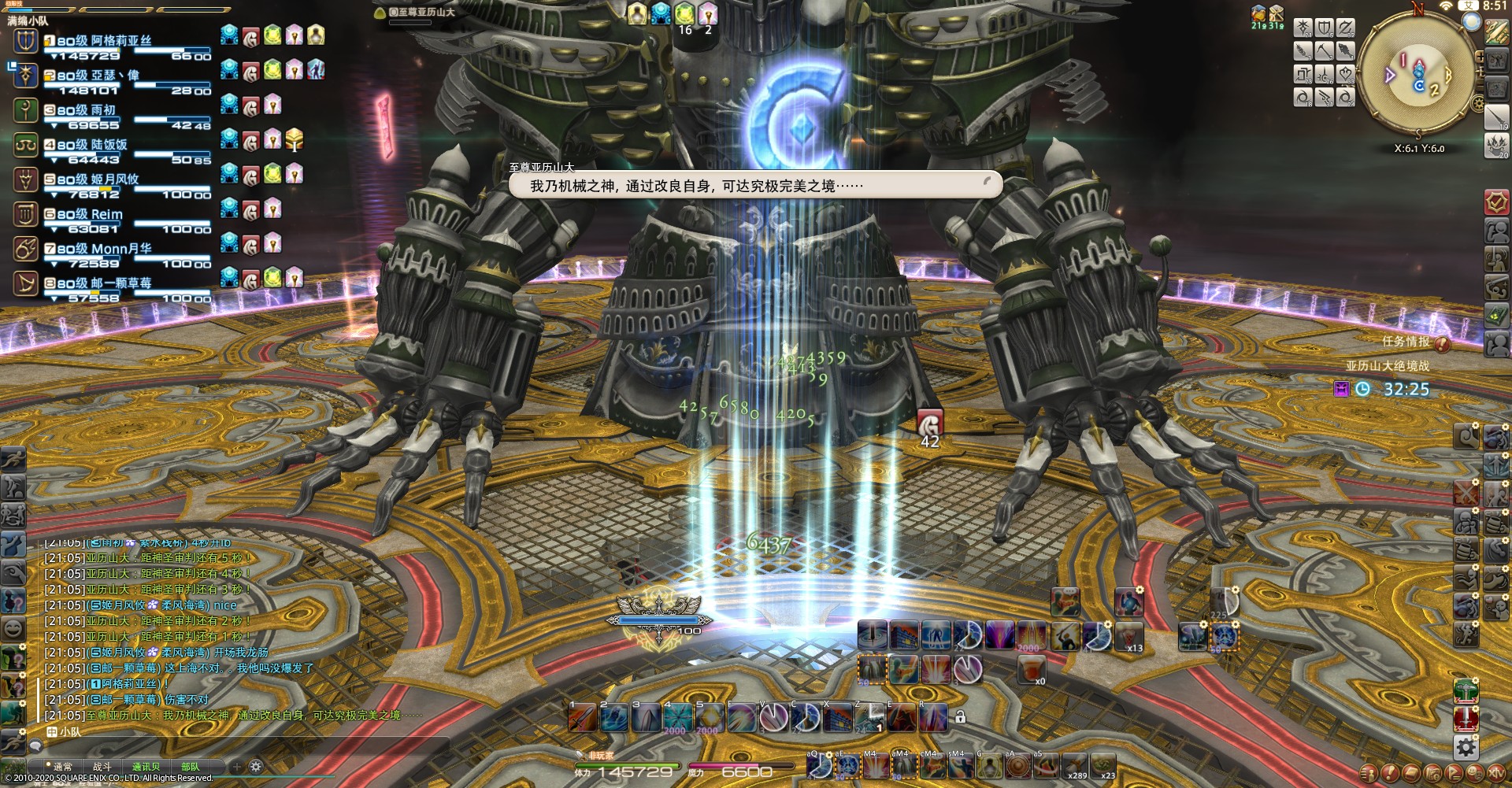
Task: Switch to the 通常 chat tab
Action: point(62,767)
